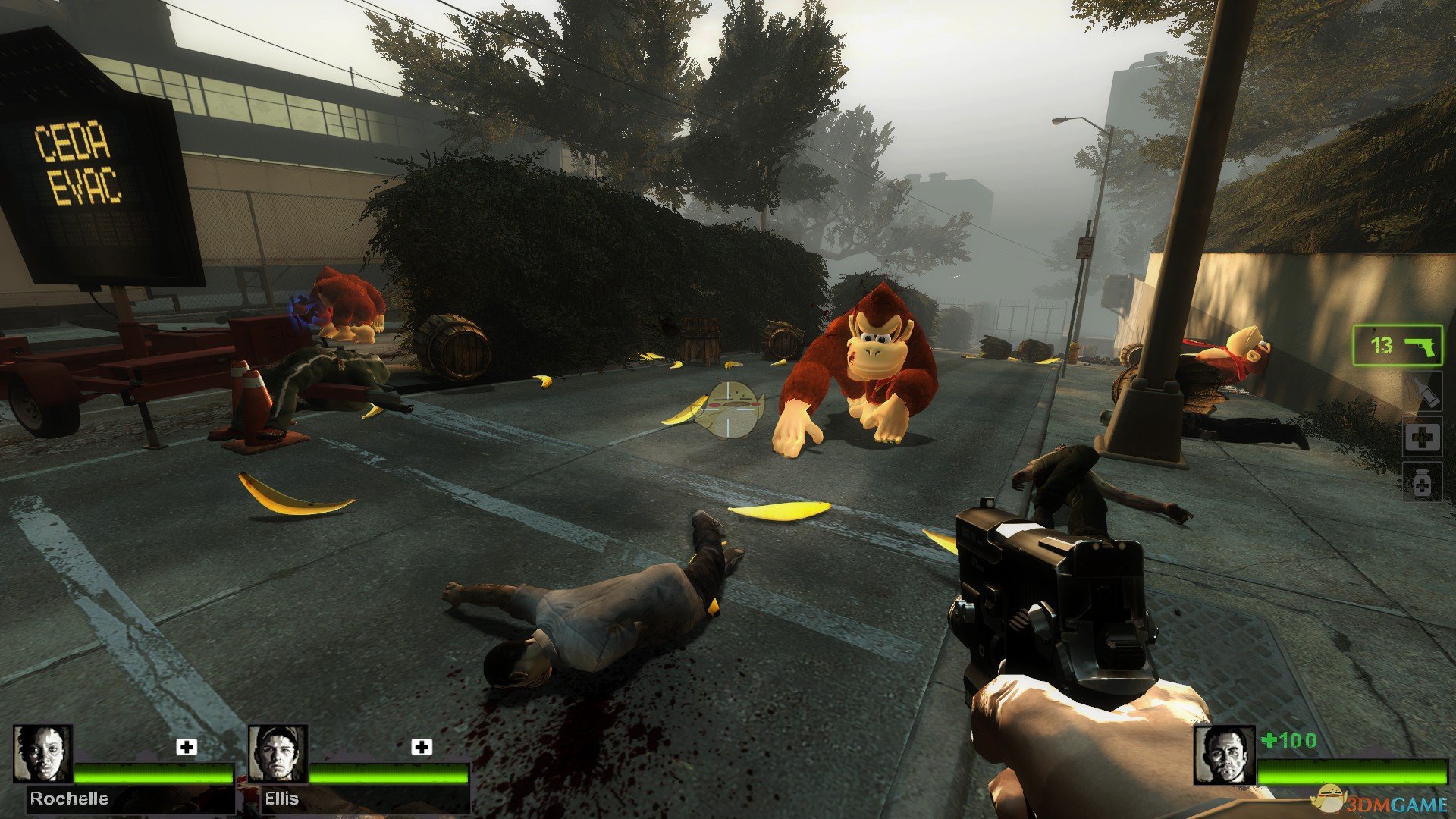Image resolution: width=1456 pixels, height=819 pixels.
Task: Click your own survivor portrait
Action: [x=1224, y=755]
